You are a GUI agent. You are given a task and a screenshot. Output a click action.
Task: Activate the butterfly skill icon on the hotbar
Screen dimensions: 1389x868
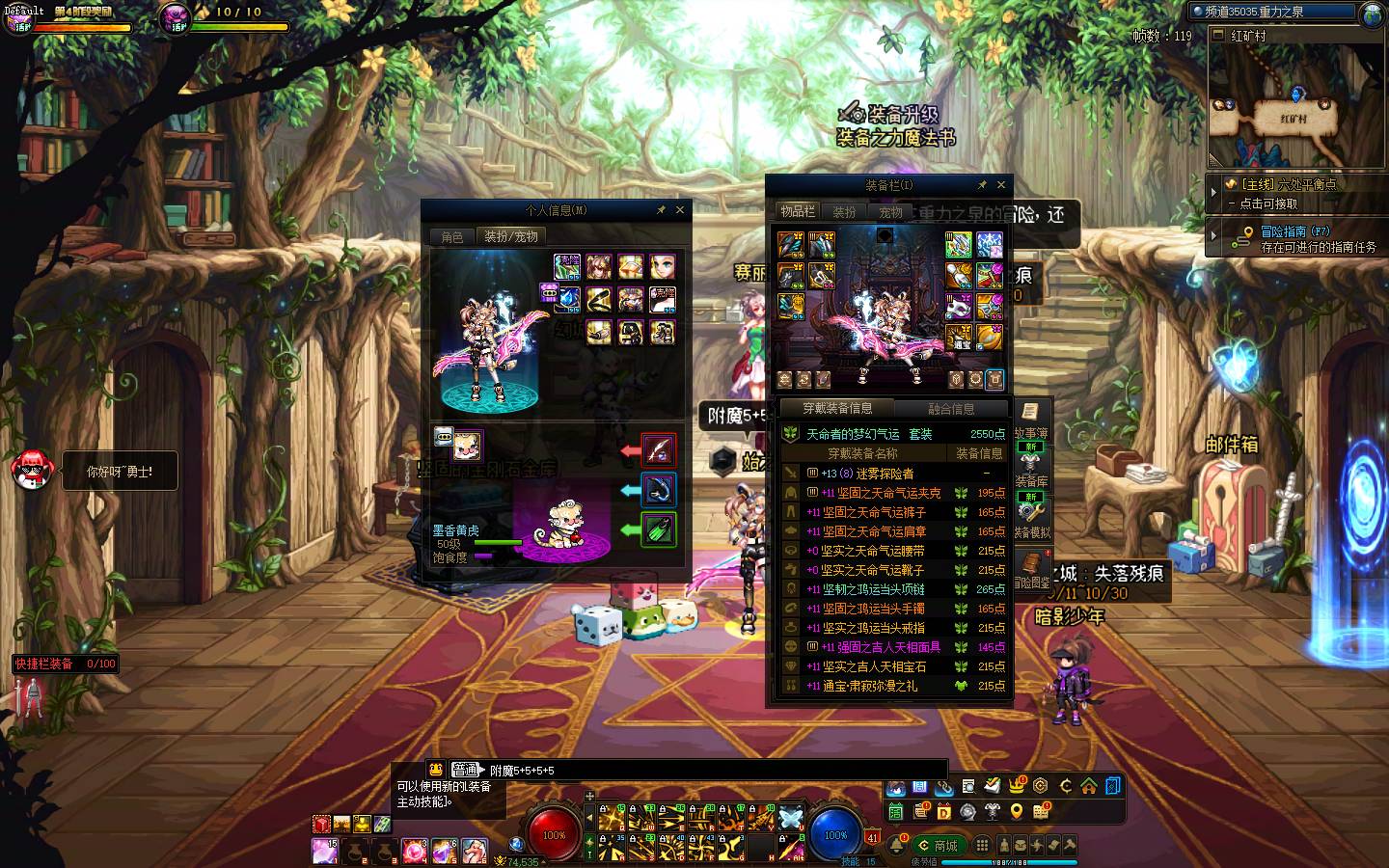[791, 817]
